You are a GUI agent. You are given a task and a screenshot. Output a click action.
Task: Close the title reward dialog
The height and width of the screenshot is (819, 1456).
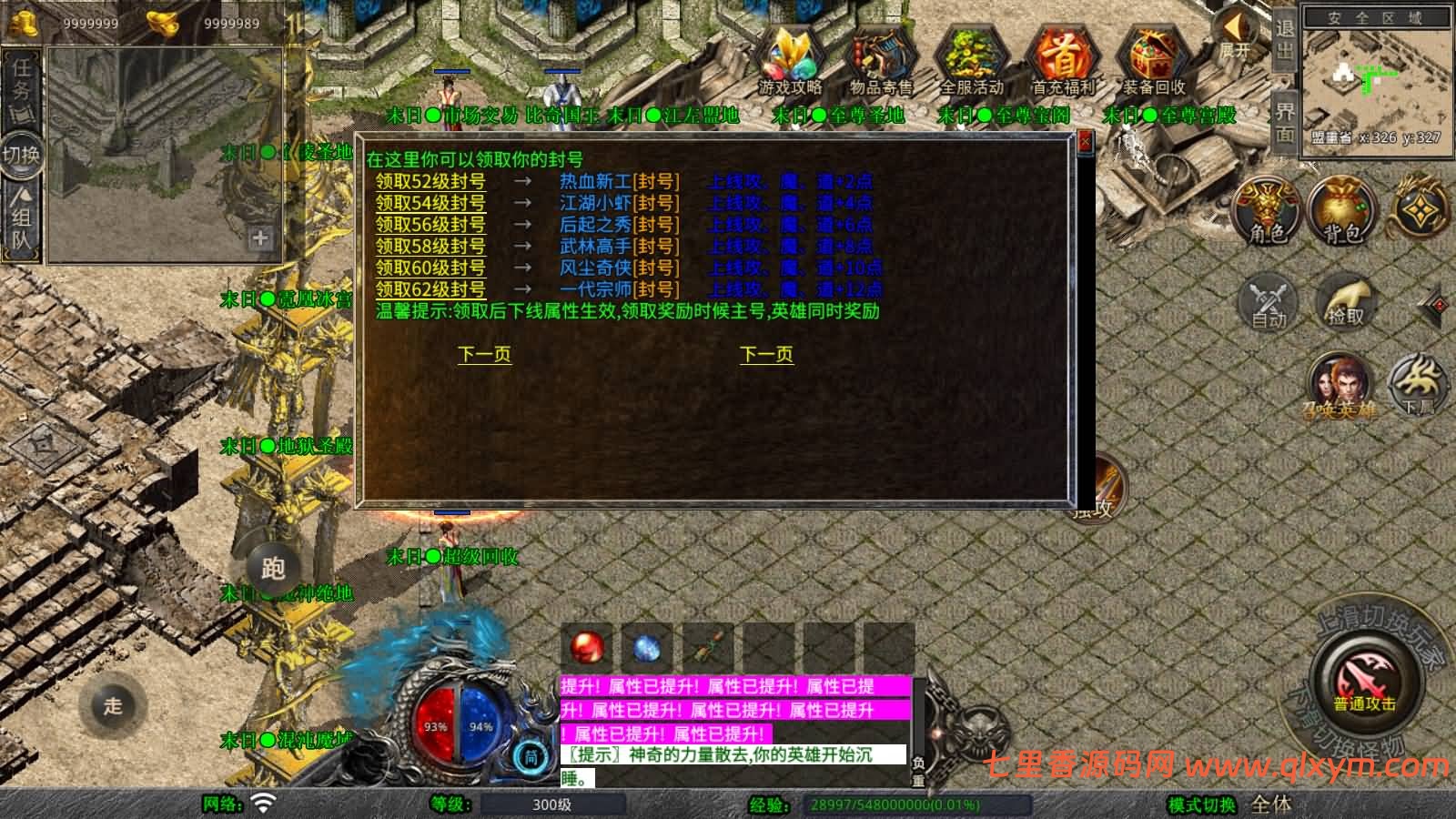coord(1084,143)
